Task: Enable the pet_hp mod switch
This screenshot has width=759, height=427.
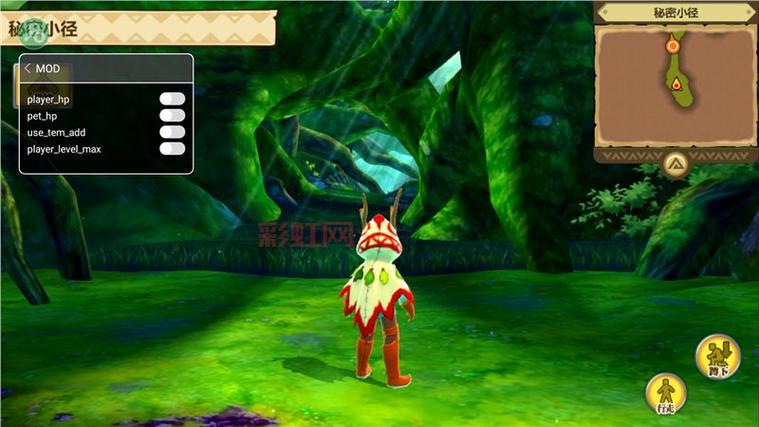Action: click(x=172, y=115)
